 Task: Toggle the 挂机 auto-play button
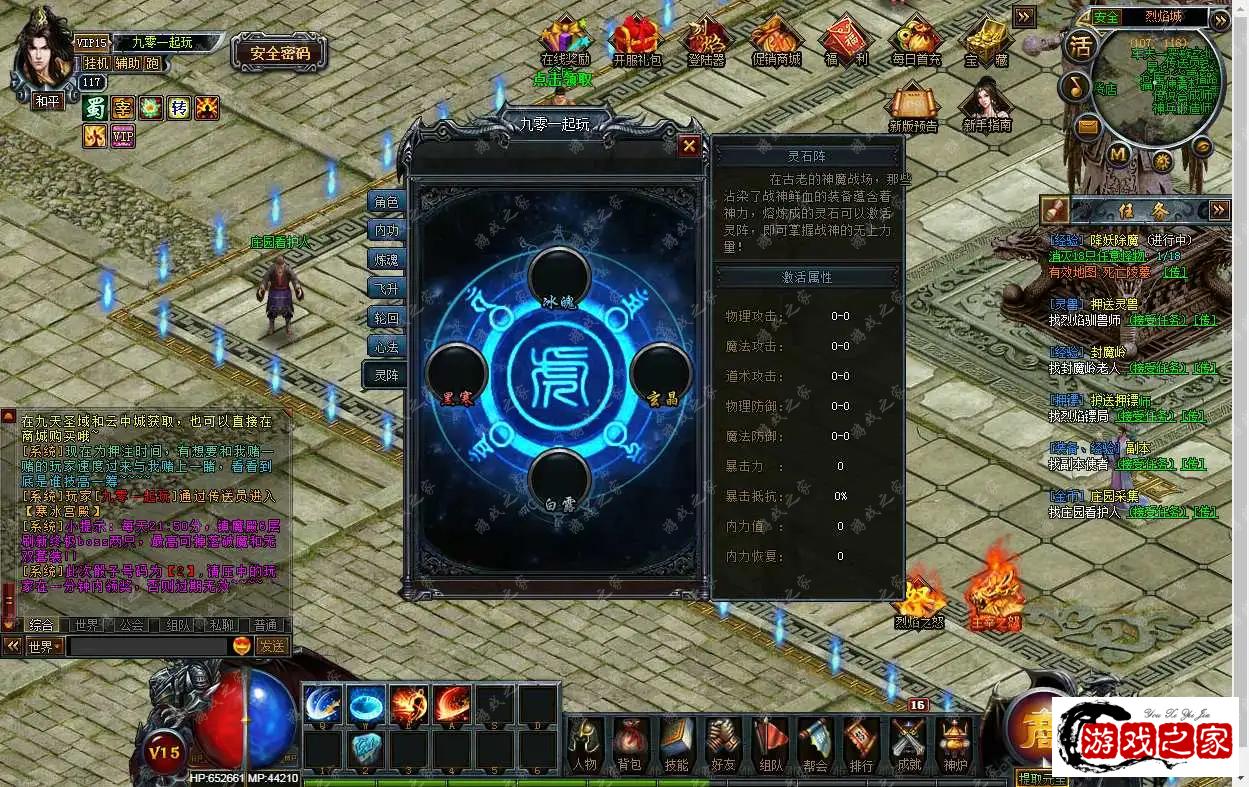tap(97, 63)
